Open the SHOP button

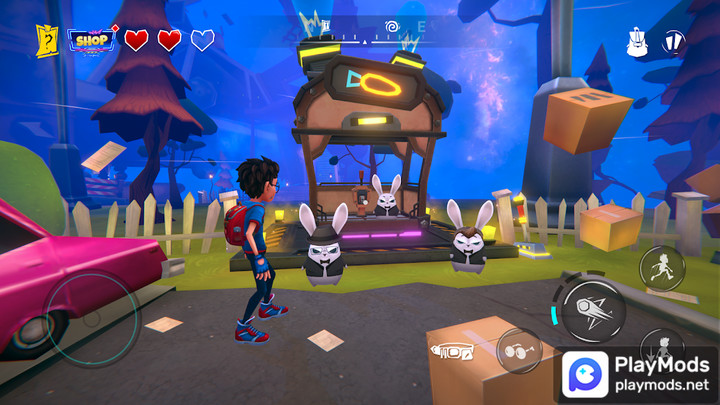coord(93,40)
